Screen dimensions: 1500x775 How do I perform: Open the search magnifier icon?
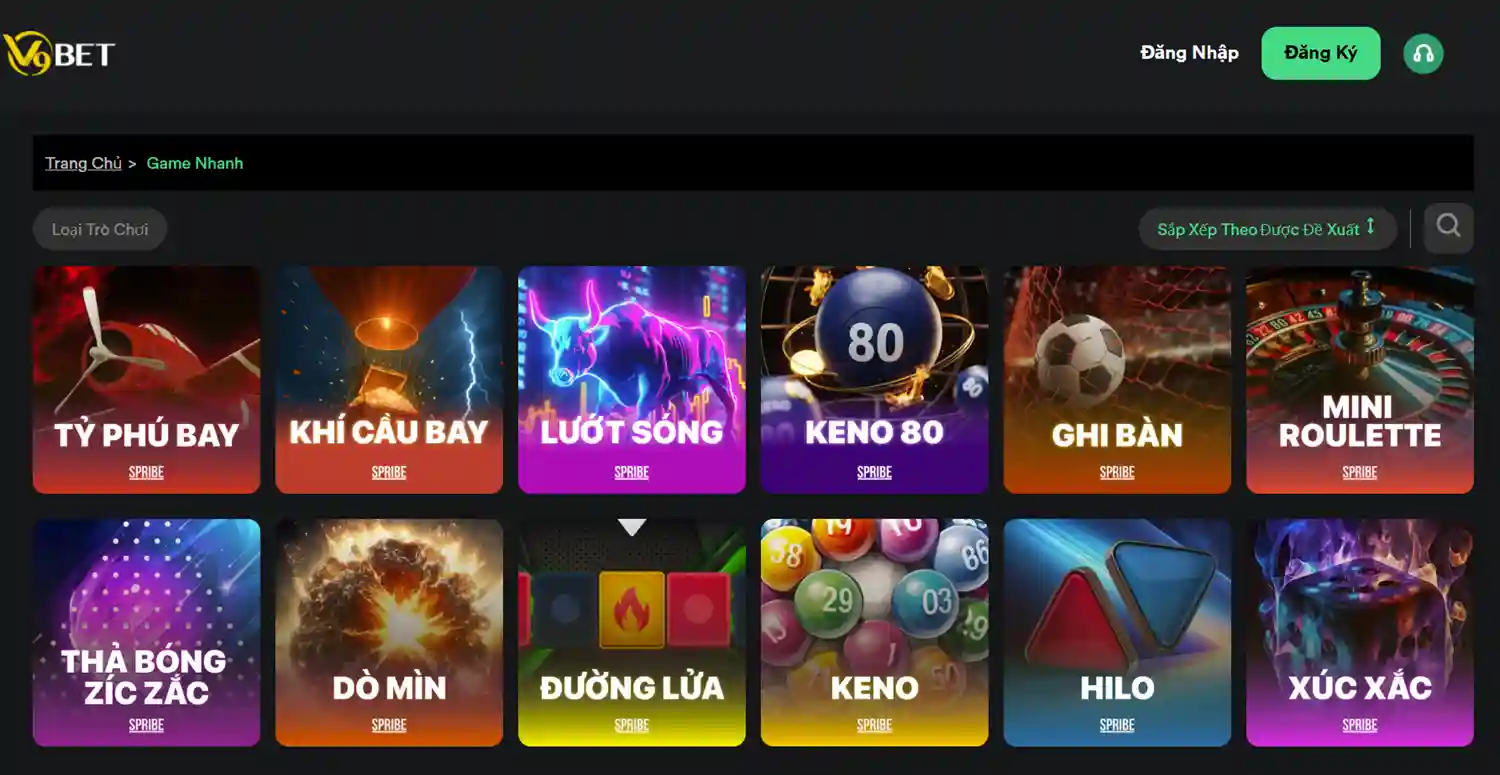pyautogui.click(x=1447, y=227)
